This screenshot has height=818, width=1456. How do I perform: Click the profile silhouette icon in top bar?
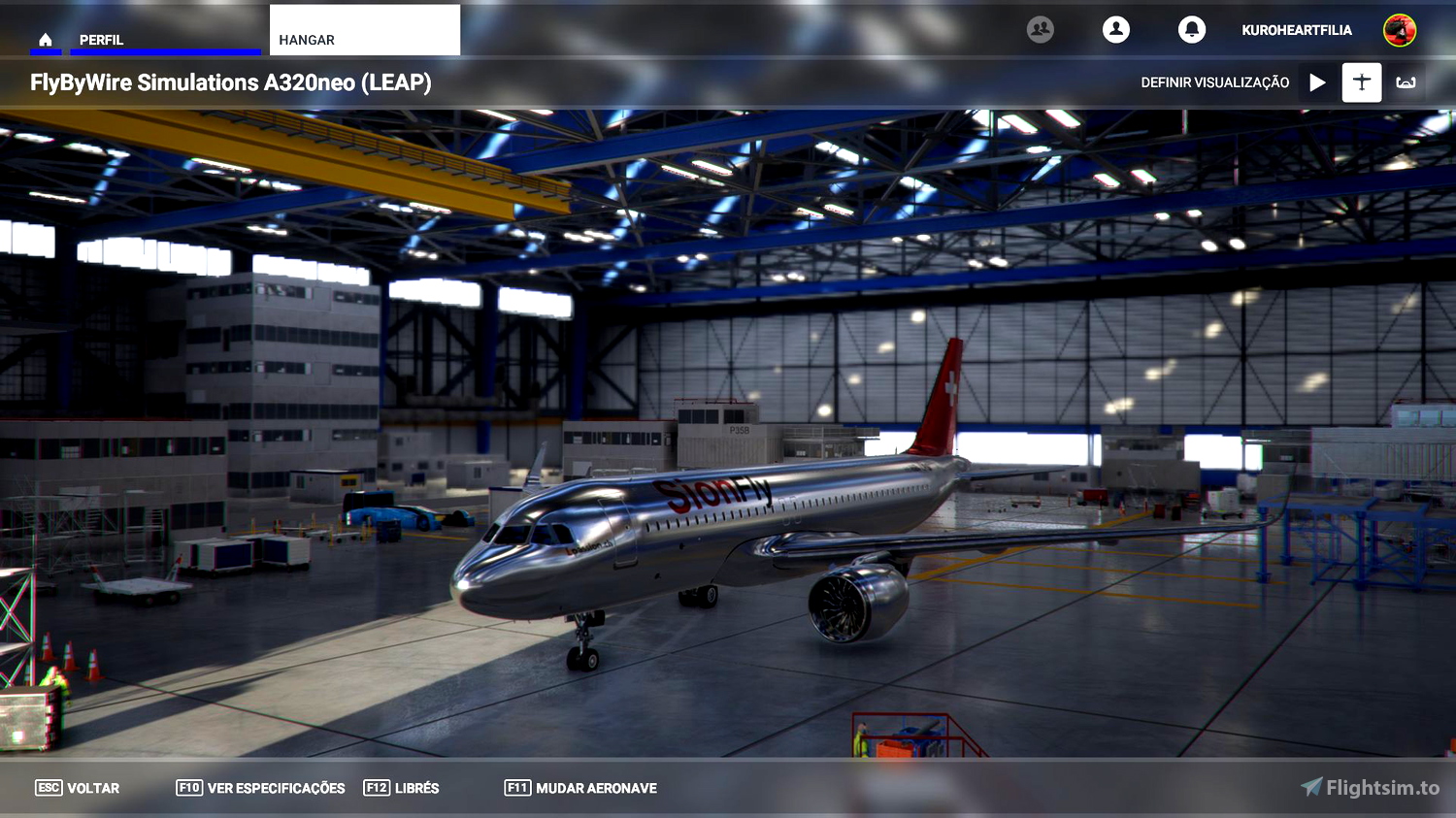[1115, 29]
